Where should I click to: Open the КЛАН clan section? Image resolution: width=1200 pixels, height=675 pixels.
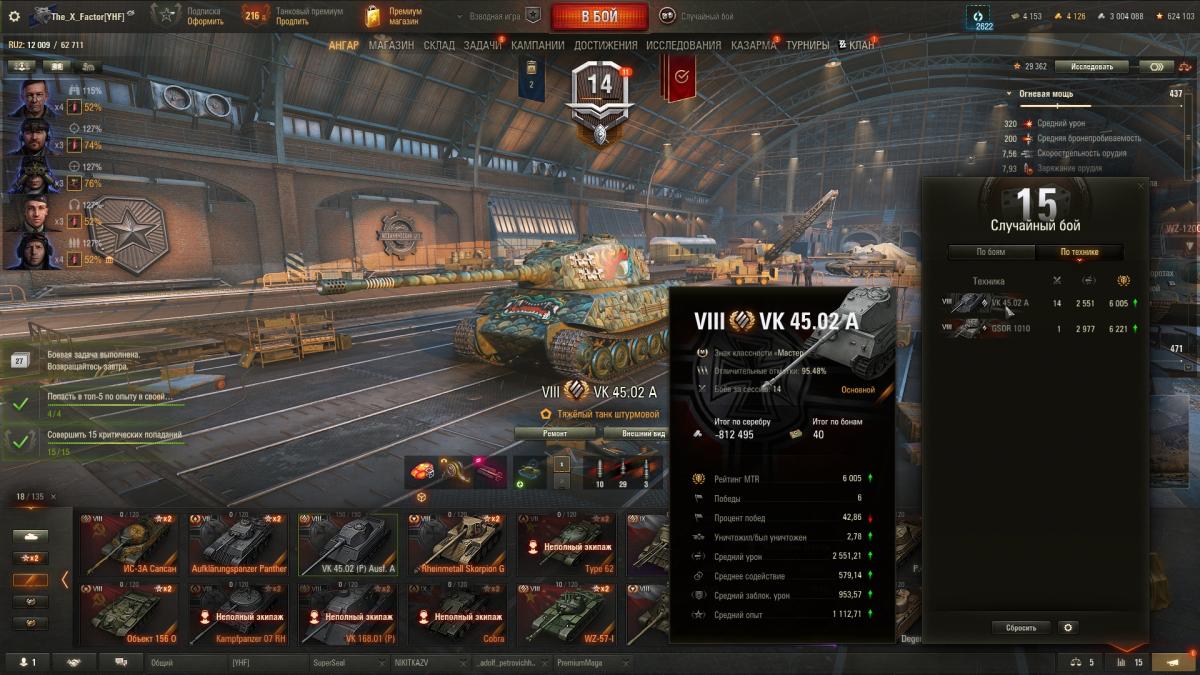[861, 45]
